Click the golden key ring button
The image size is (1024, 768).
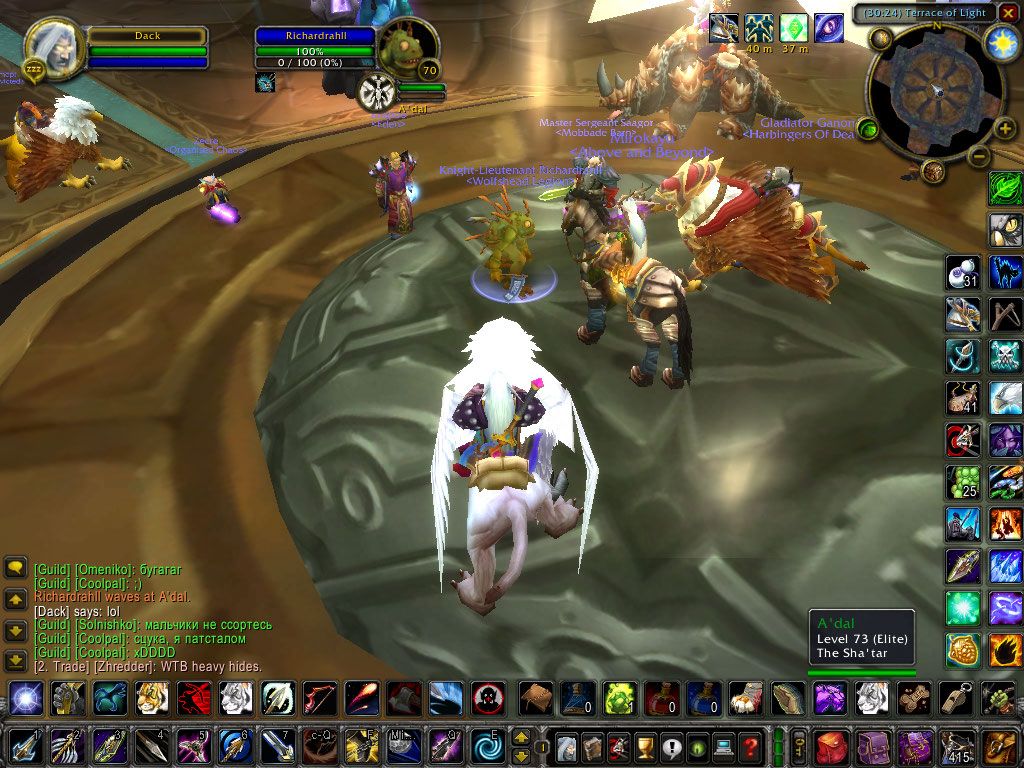pos(799,746)
